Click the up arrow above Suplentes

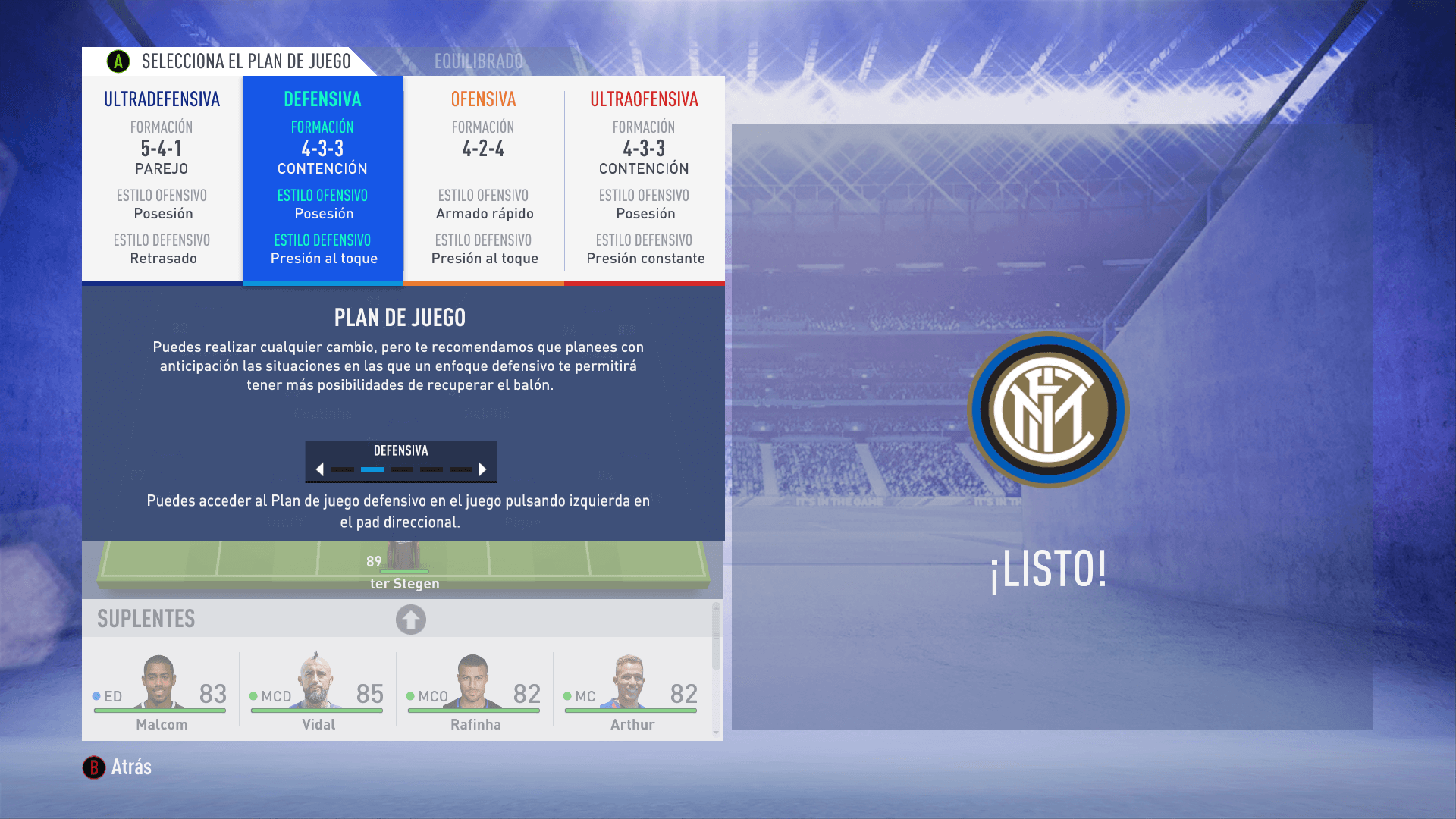coord(410,620)
